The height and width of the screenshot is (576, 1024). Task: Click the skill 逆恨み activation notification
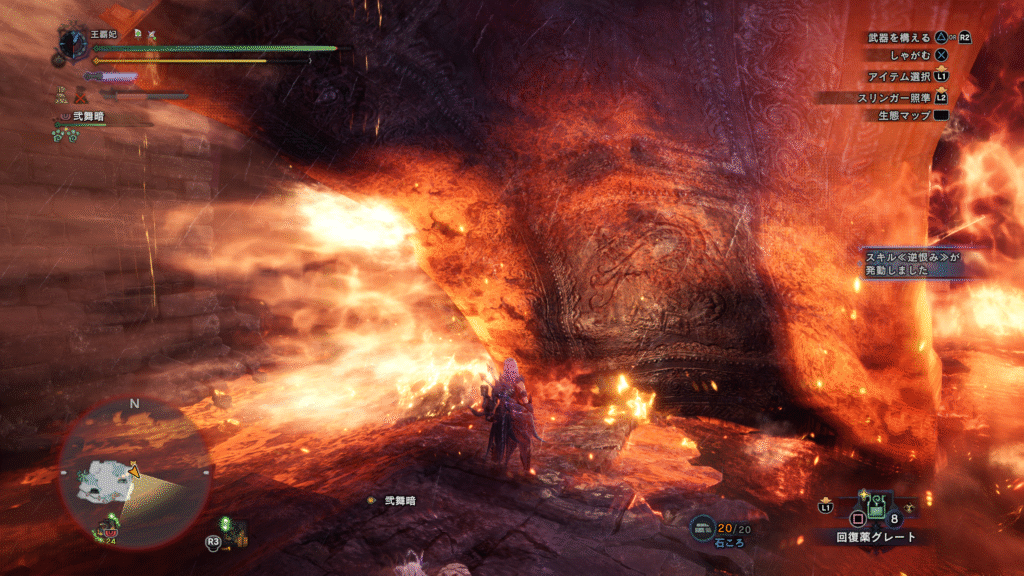tap(912, 264)
